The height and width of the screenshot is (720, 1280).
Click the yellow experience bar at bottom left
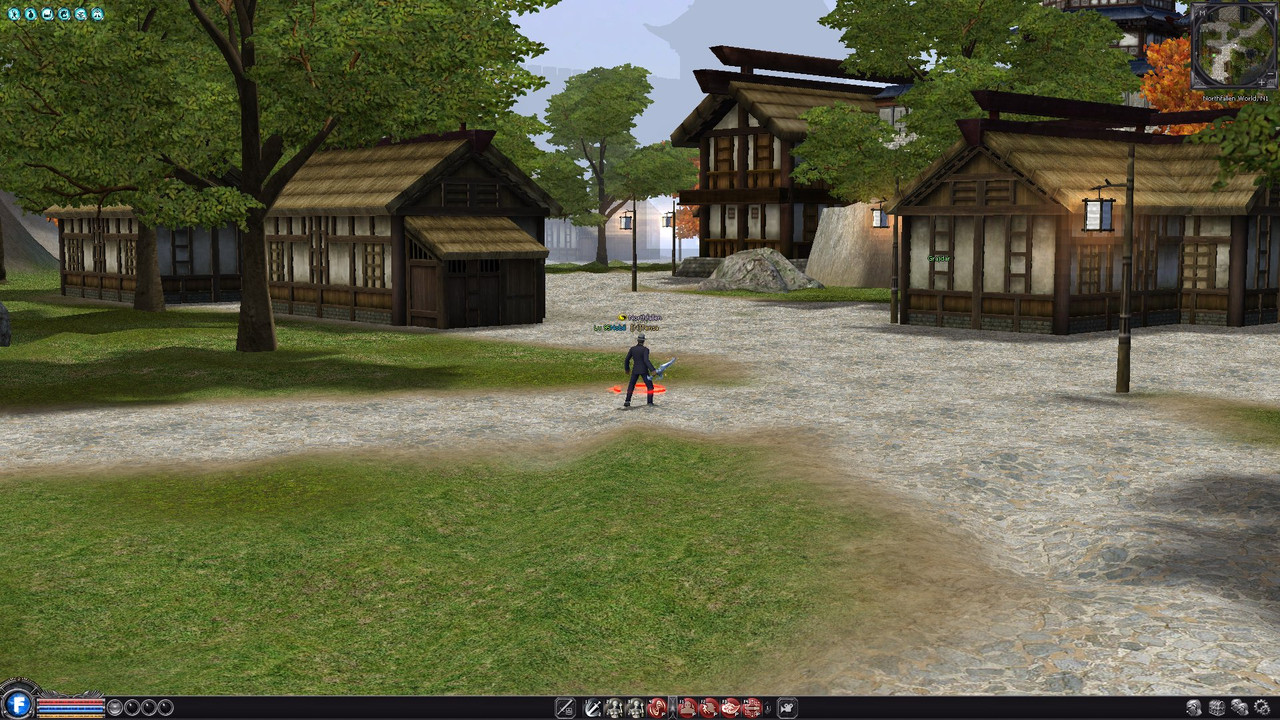tap(70, 715)
